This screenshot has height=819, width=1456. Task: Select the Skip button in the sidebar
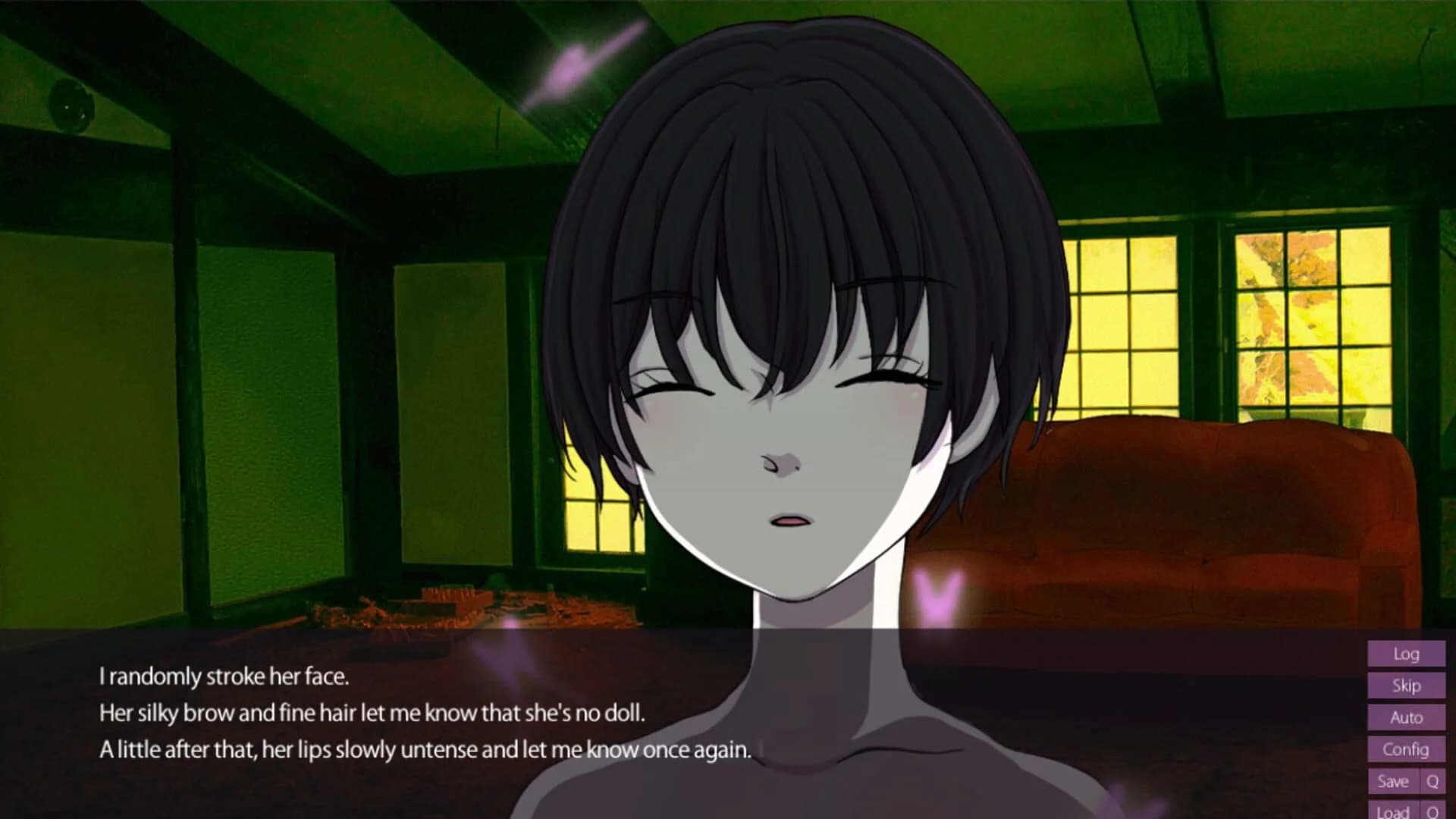(x=1407, y=686)
